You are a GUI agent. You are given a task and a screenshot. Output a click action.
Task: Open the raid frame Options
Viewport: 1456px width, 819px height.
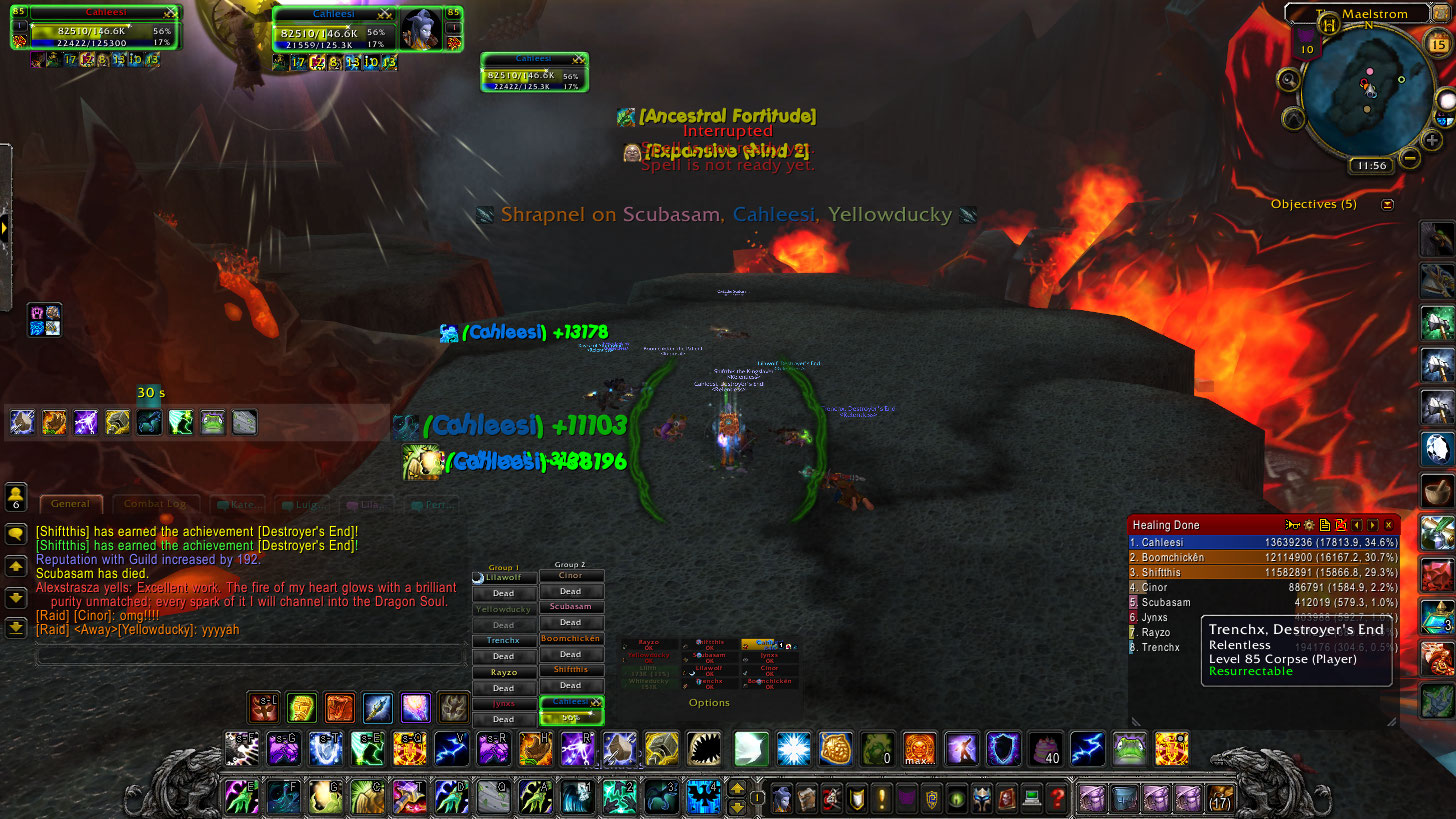pyautogui.click(x=709, y=703)
